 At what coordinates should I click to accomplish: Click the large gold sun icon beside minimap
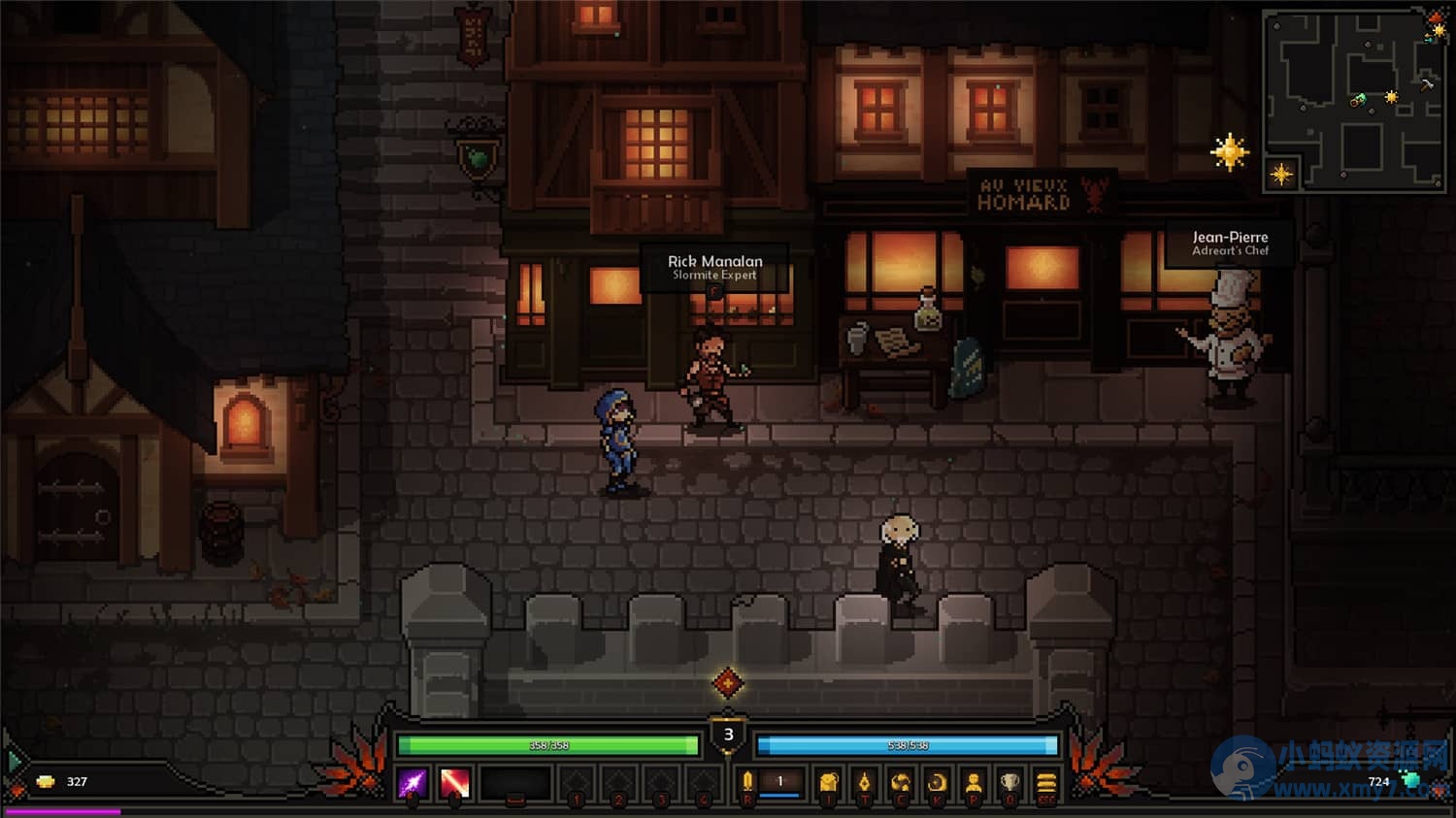tap(1229, 152)
